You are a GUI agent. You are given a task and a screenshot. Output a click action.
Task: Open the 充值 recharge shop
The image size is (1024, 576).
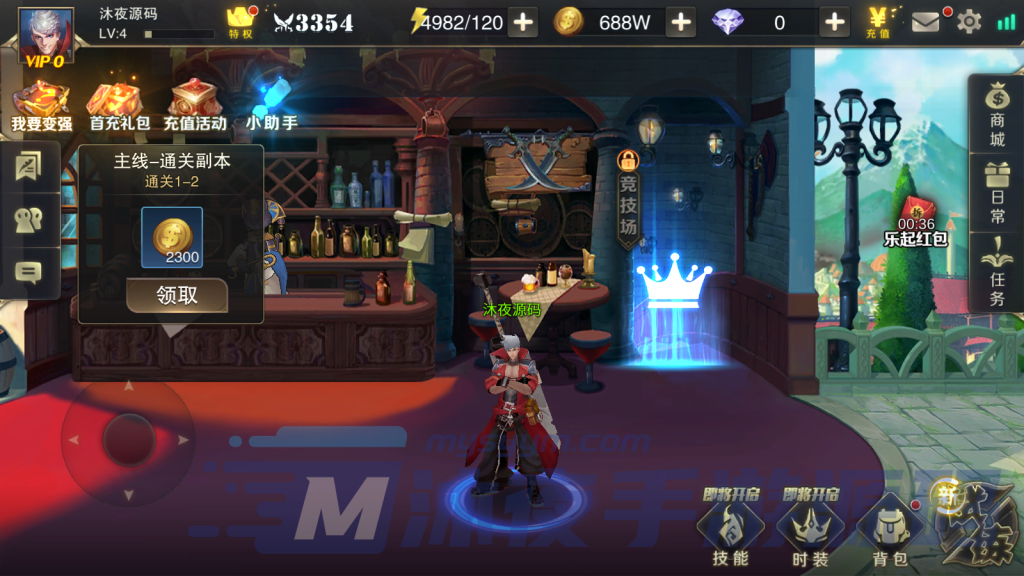(x=880, y=22)
